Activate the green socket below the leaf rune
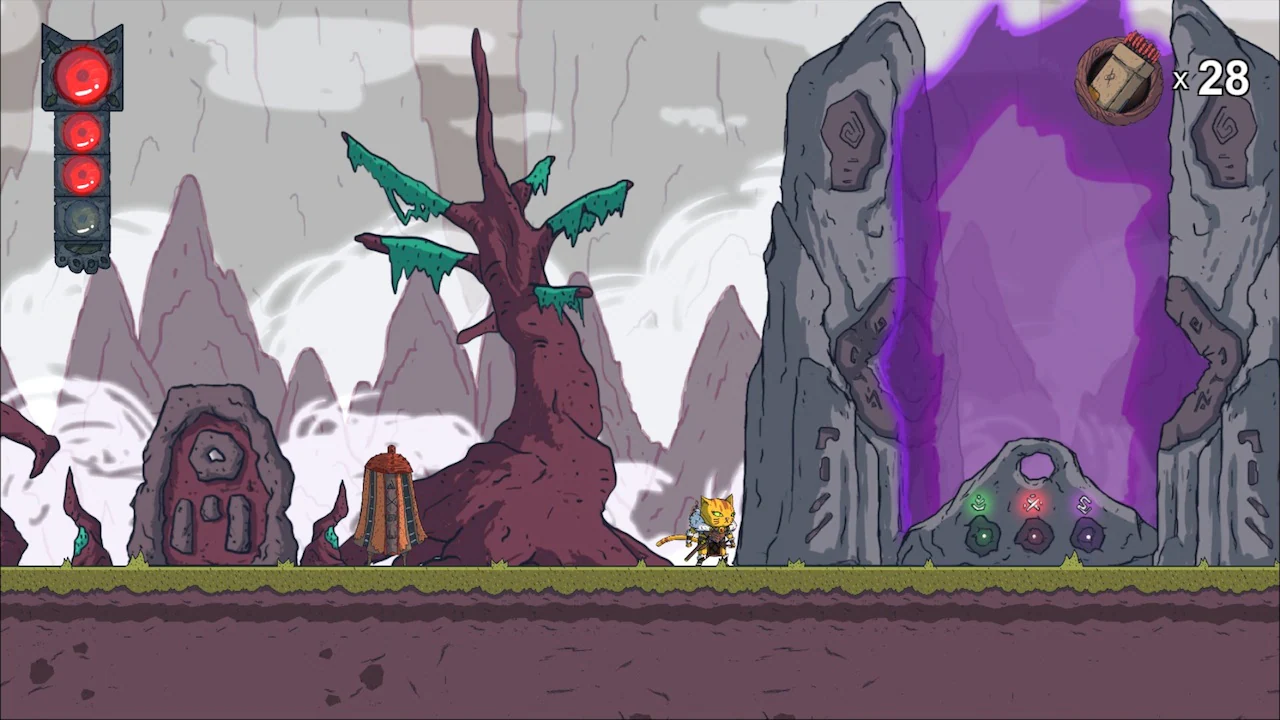 [x=984, y=536]
